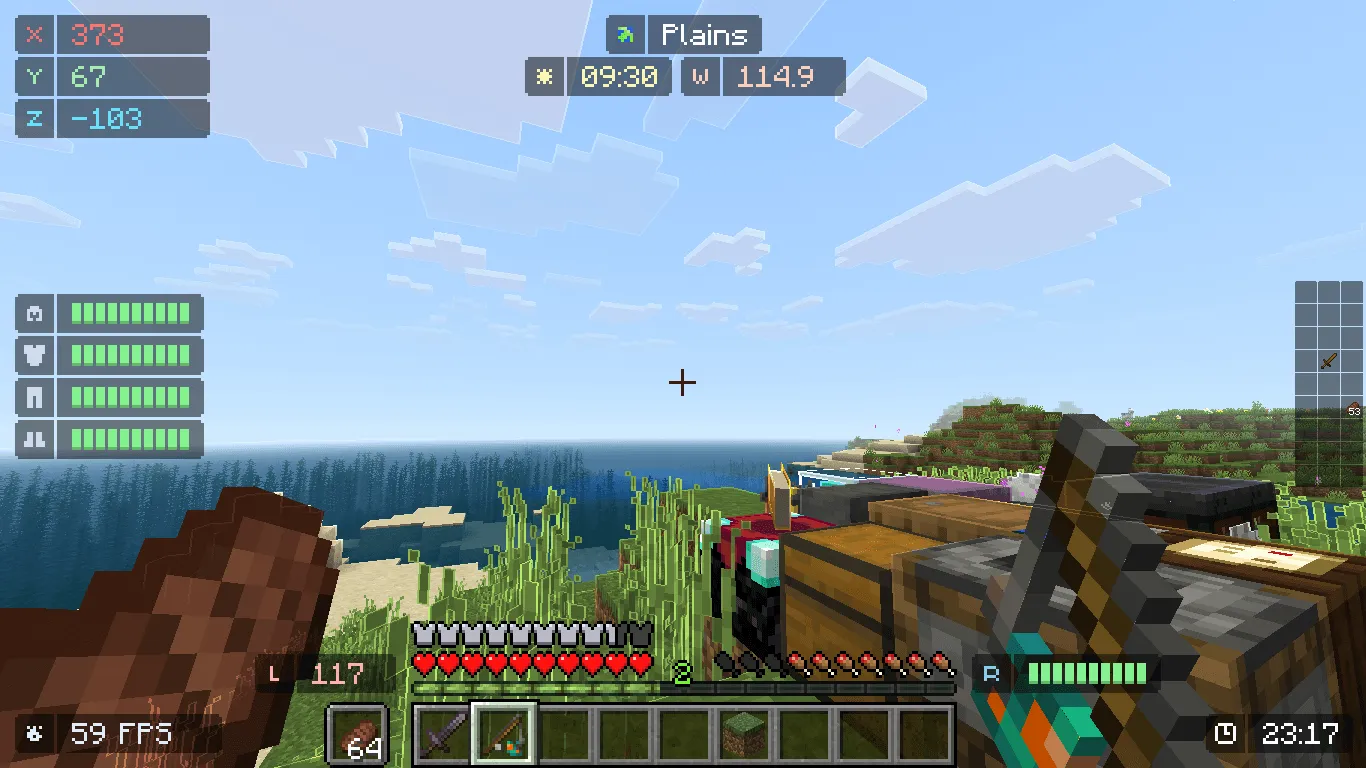Click the sun icon beside the time display
Image resolution: width=1366 pixels, height=768 pixels.
(544, 76)
